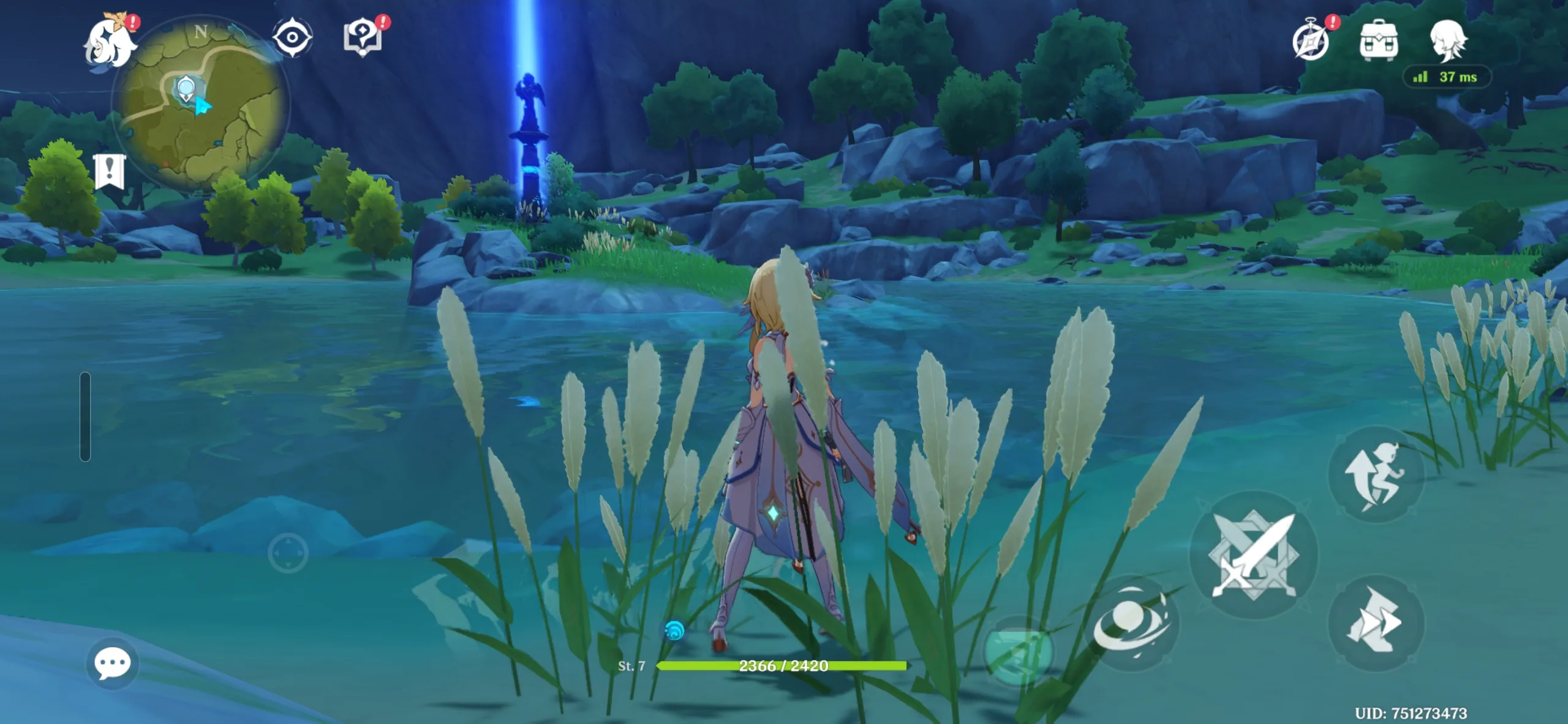Open the backpack inventory
This screenshot has width=1568, height=724.
tap(1378, 41)
